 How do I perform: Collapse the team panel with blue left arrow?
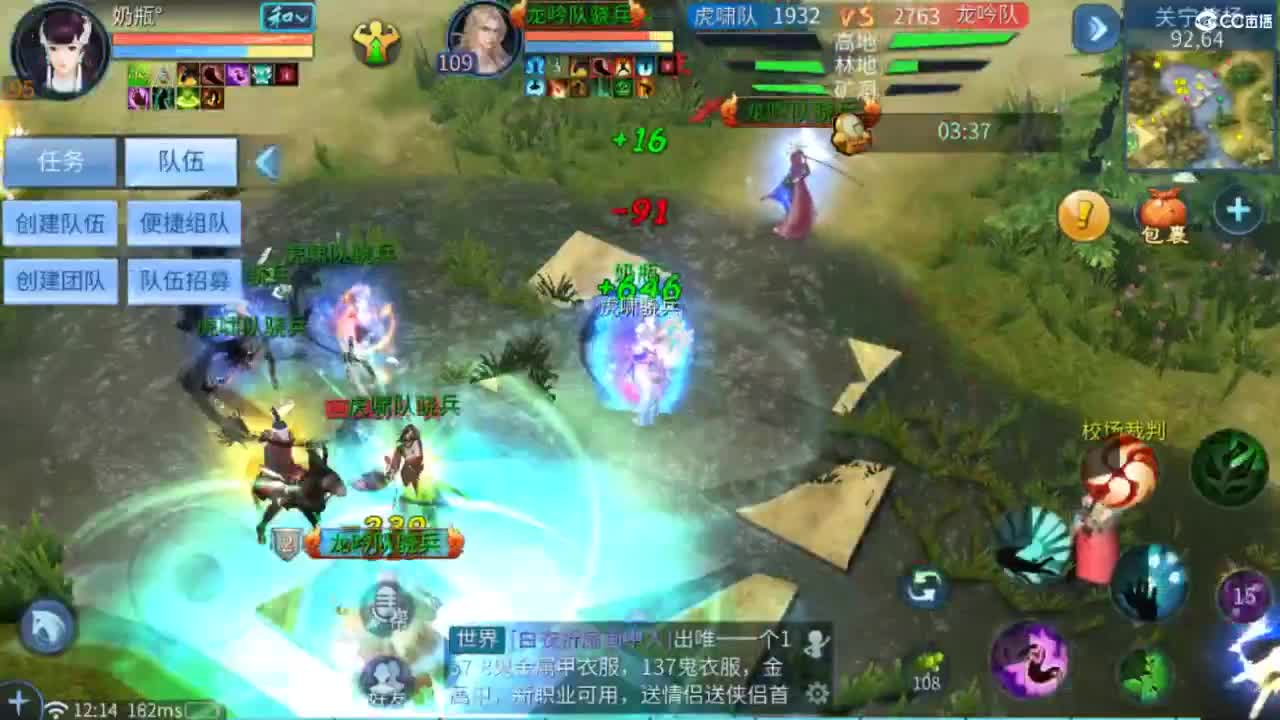(269, 162)
